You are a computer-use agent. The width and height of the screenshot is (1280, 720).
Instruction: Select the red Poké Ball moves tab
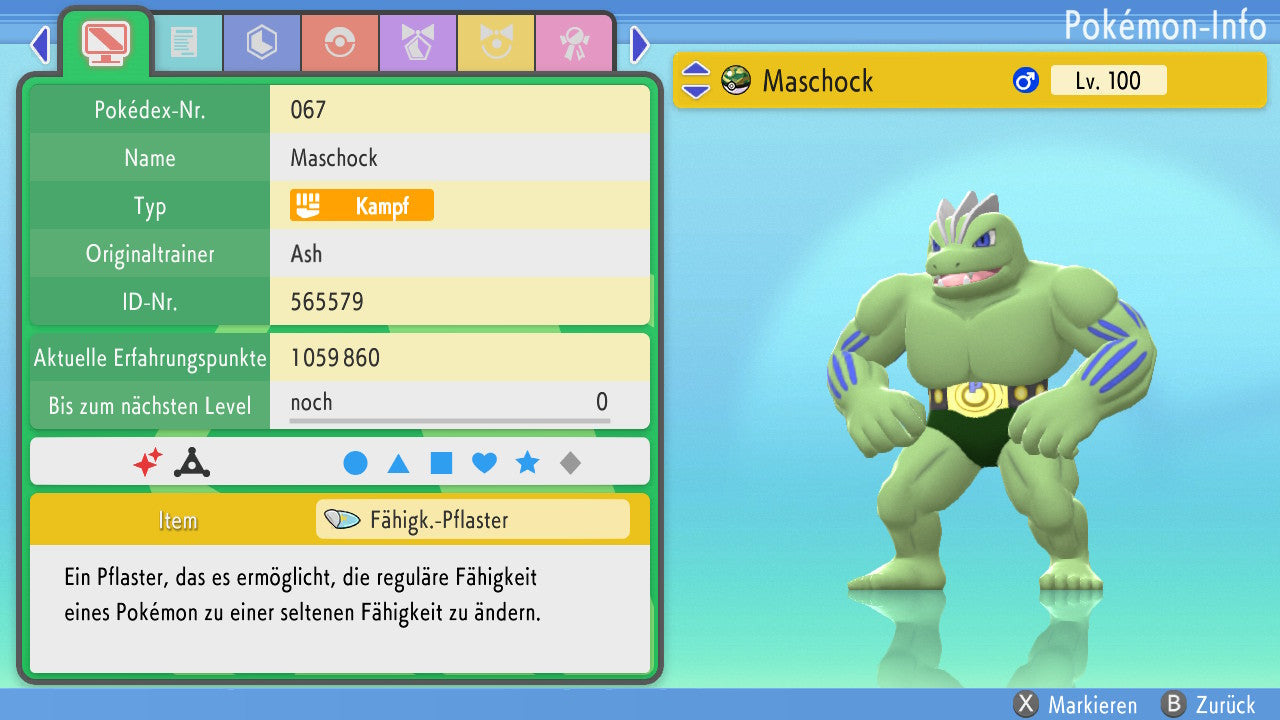pyautogui.click(x=339, y=41)
